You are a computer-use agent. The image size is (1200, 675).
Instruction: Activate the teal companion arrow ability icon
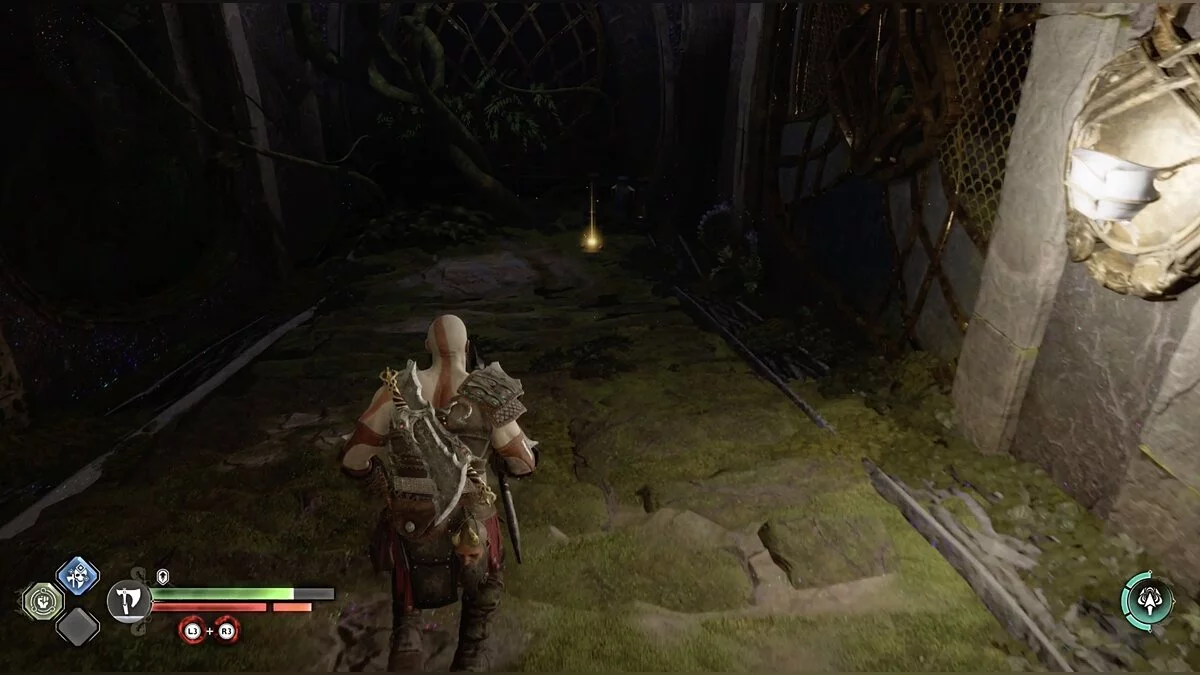[1147, 601]
